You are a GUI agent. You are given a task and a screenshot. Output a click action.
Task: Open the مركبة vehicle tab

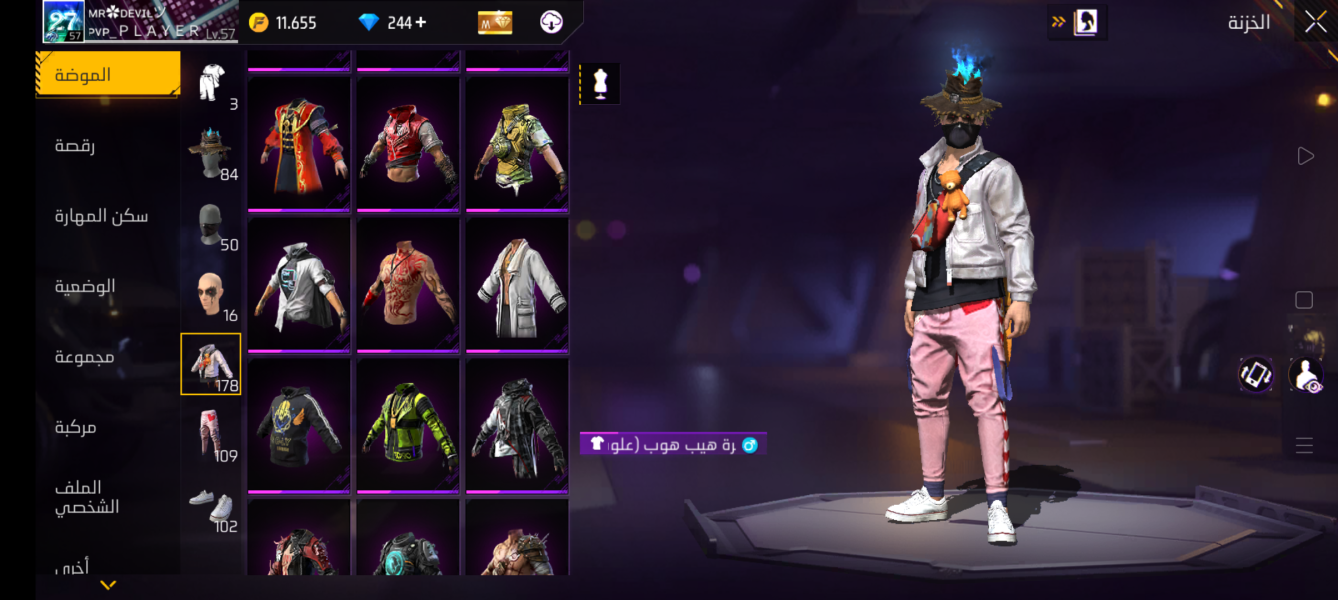pyautogui.click(x=75, y=427)
